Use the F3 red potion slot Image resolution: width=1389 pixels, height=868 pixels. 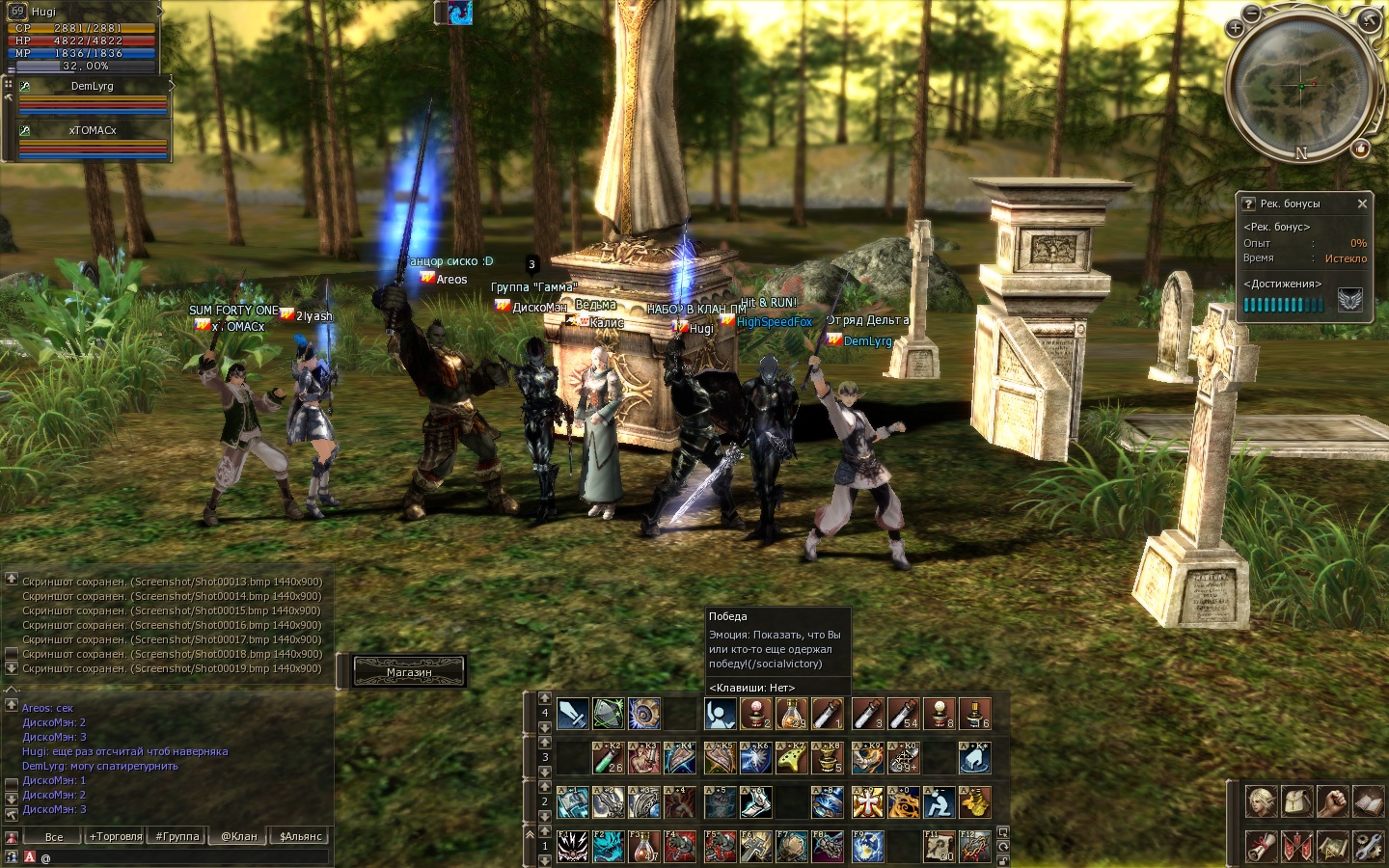click(x=644, y=846)
